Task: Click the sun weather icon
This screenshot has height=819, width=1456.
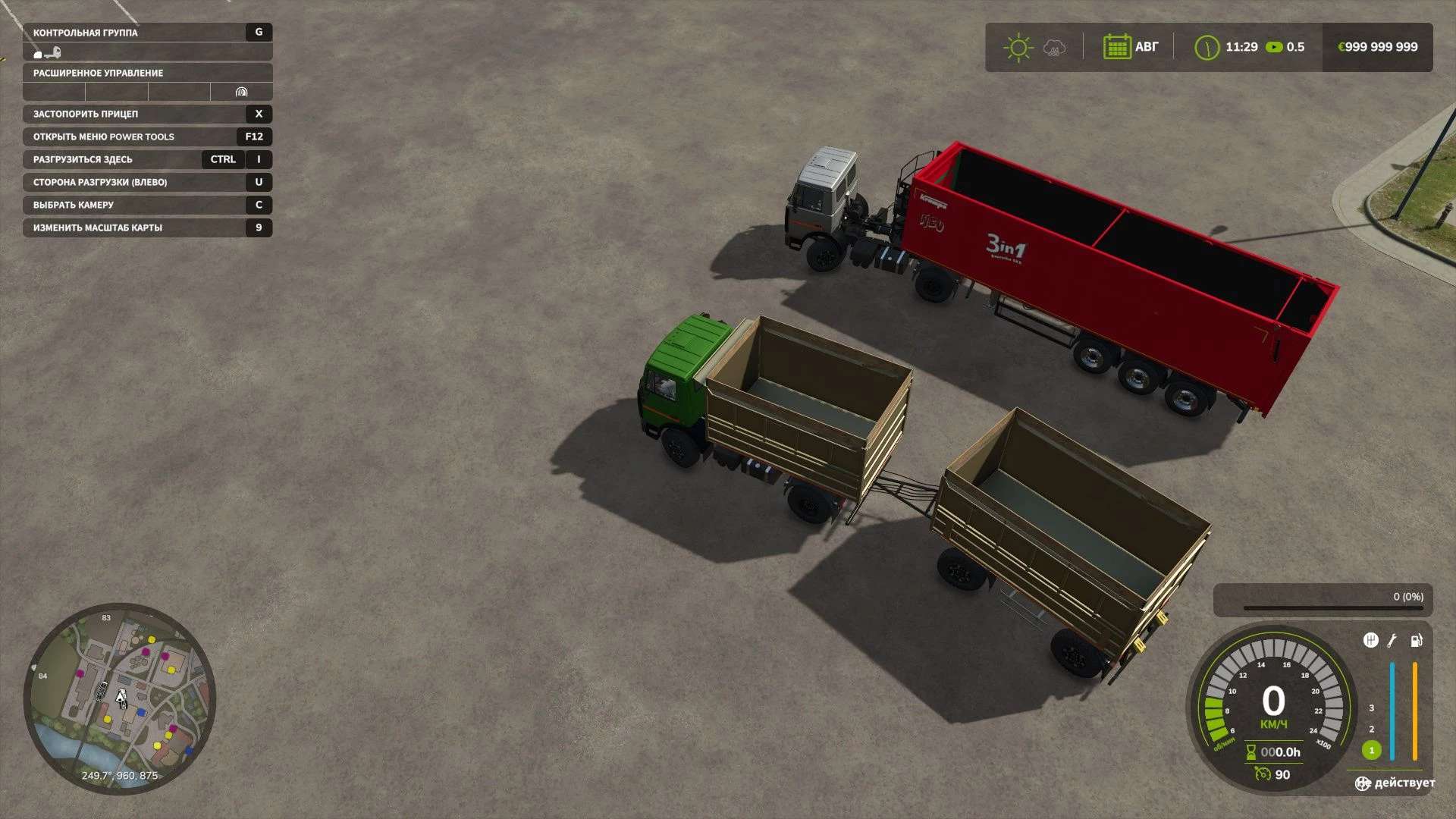Action: click(x=1018, y=48)
